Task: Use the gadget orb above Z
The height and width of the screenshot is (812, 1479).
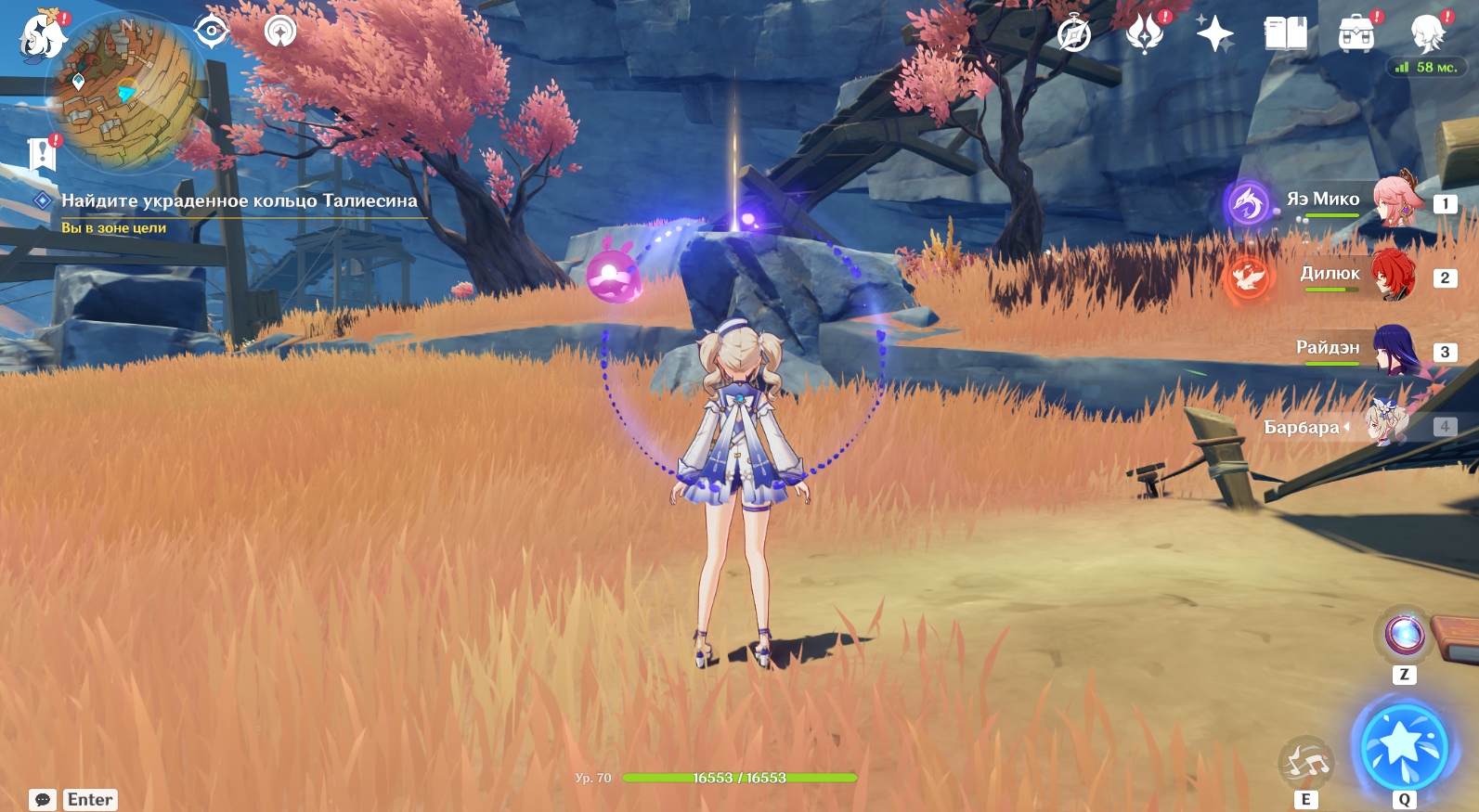Action: pos(1404,636)
